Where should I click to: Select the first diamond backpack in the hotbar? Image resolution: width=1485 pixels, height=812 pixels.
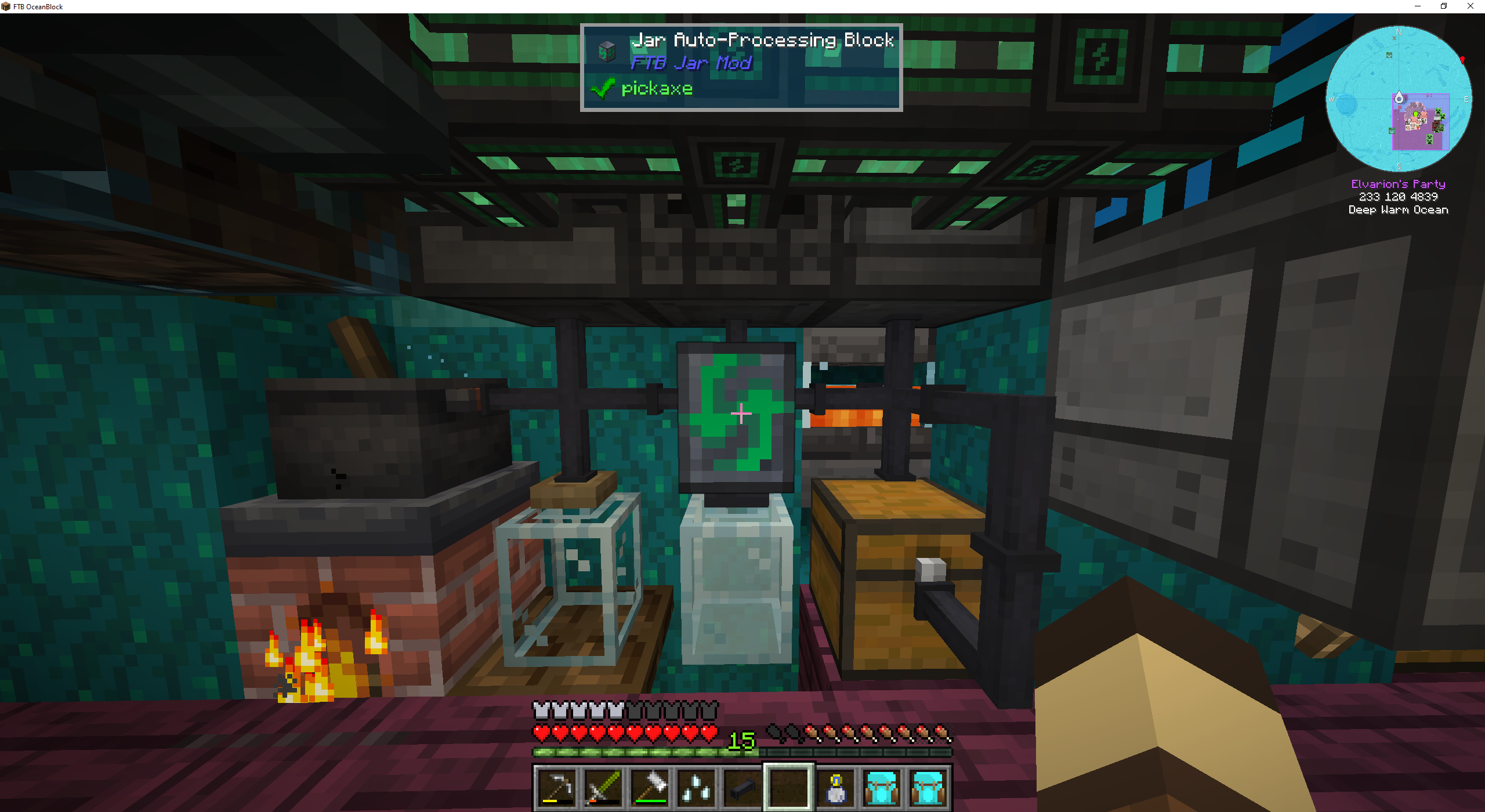tap(882, 788)
